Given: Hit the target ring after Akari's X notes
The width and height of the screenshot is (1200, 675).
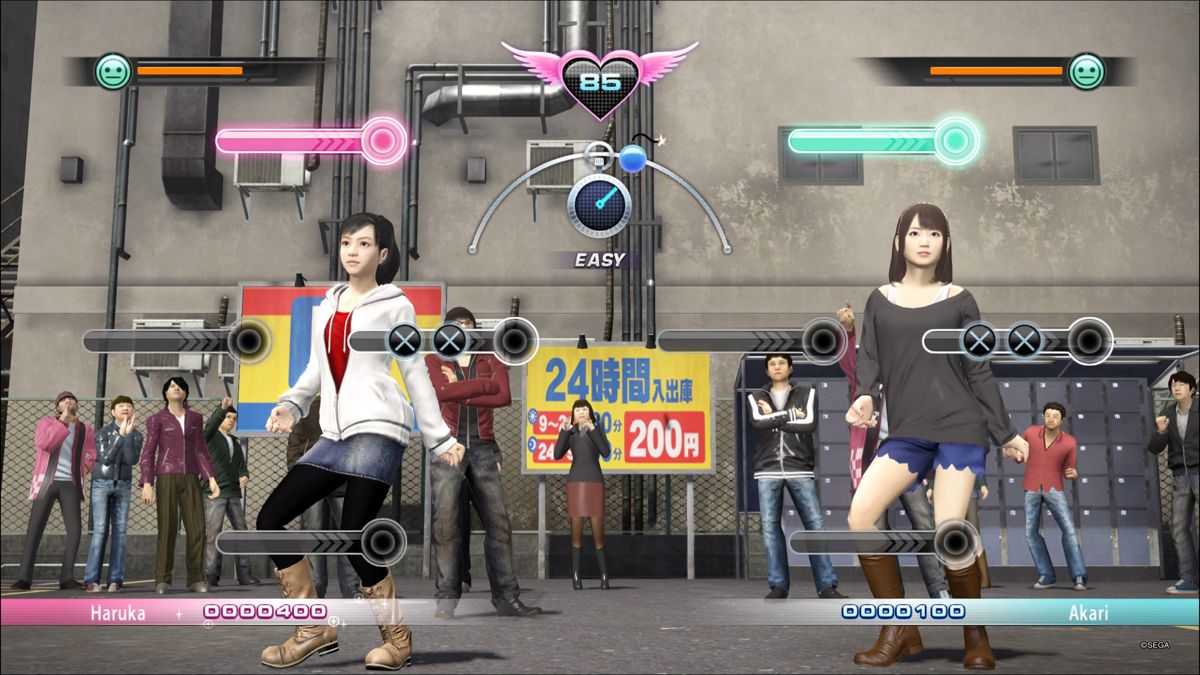Looking at the screenshot, I should coord(1089,341).
